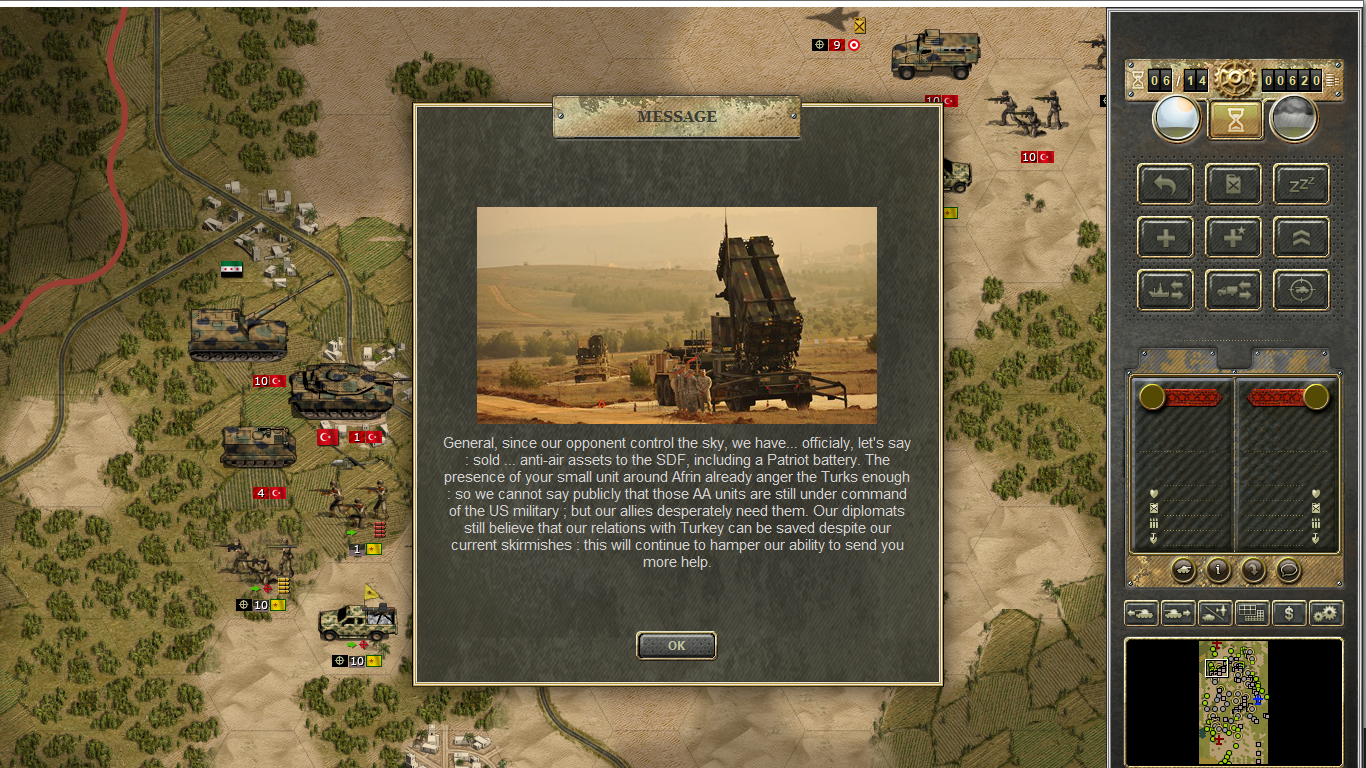Select the plus-with-star elite reinforcement button
Viewport: 1366px width, 768px height.
coord(1233,237)
